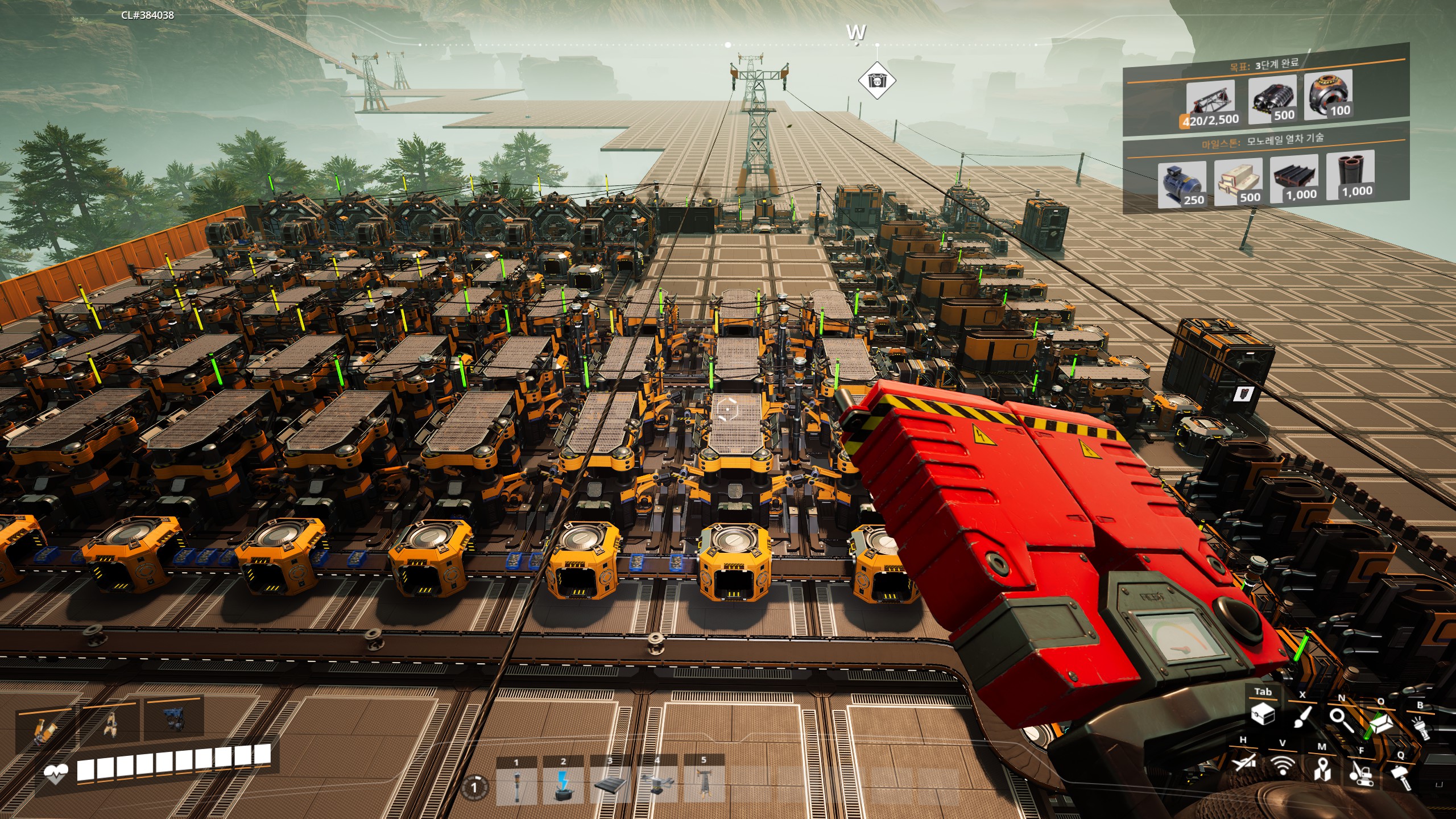Pick the power tower hotbar slot
1456x819 pixels.
coord(704,785)
